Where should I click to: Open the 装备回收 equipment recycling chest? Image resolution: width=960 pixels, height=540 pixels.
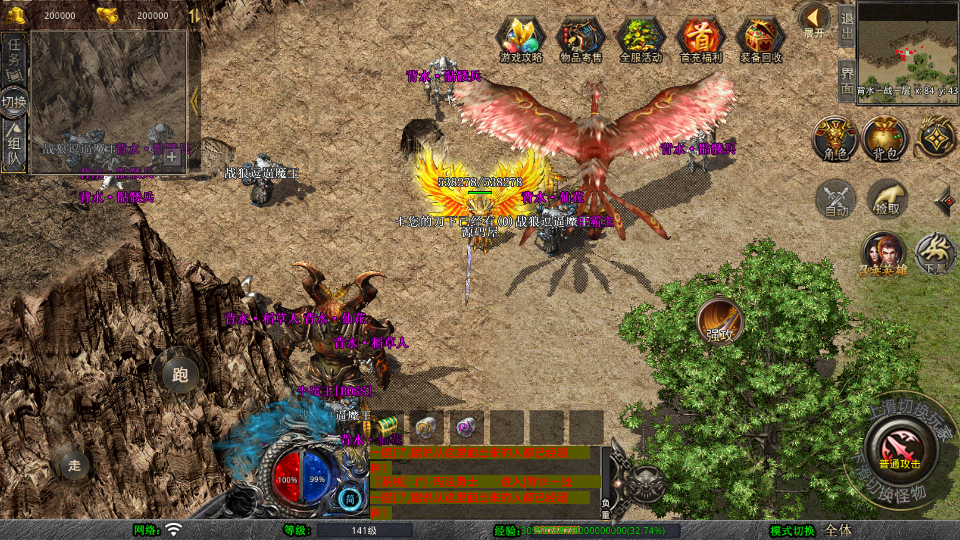coord(761,40)
